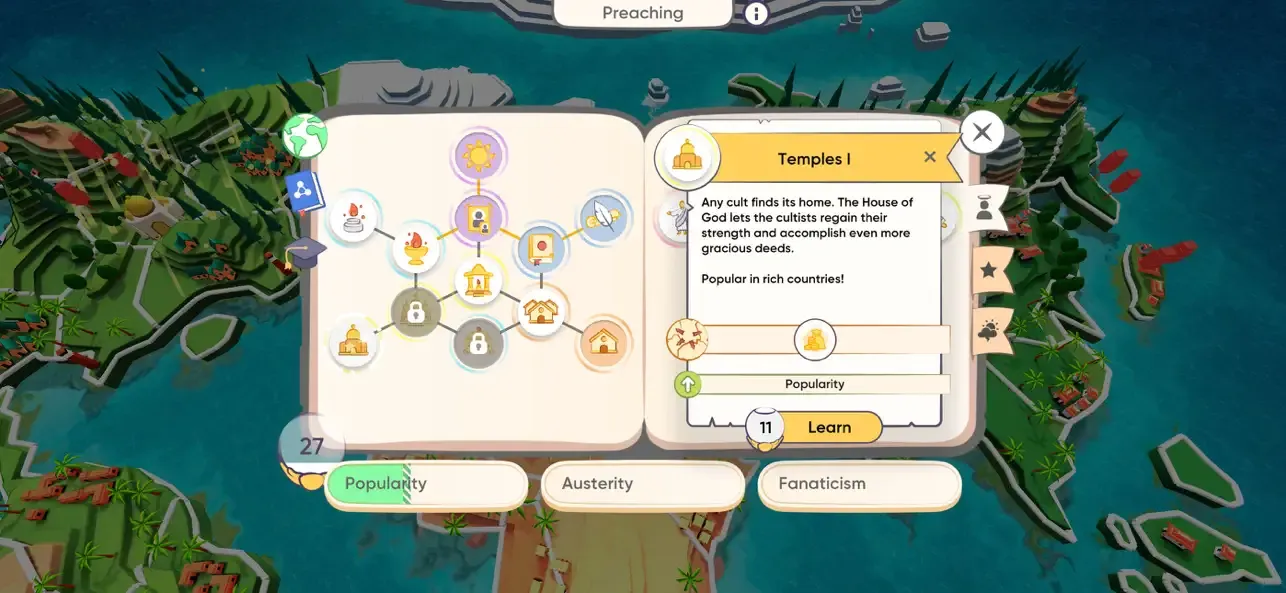1286x593 pixels.
Task: Choose the red book skill node
Action: point(541,248)
